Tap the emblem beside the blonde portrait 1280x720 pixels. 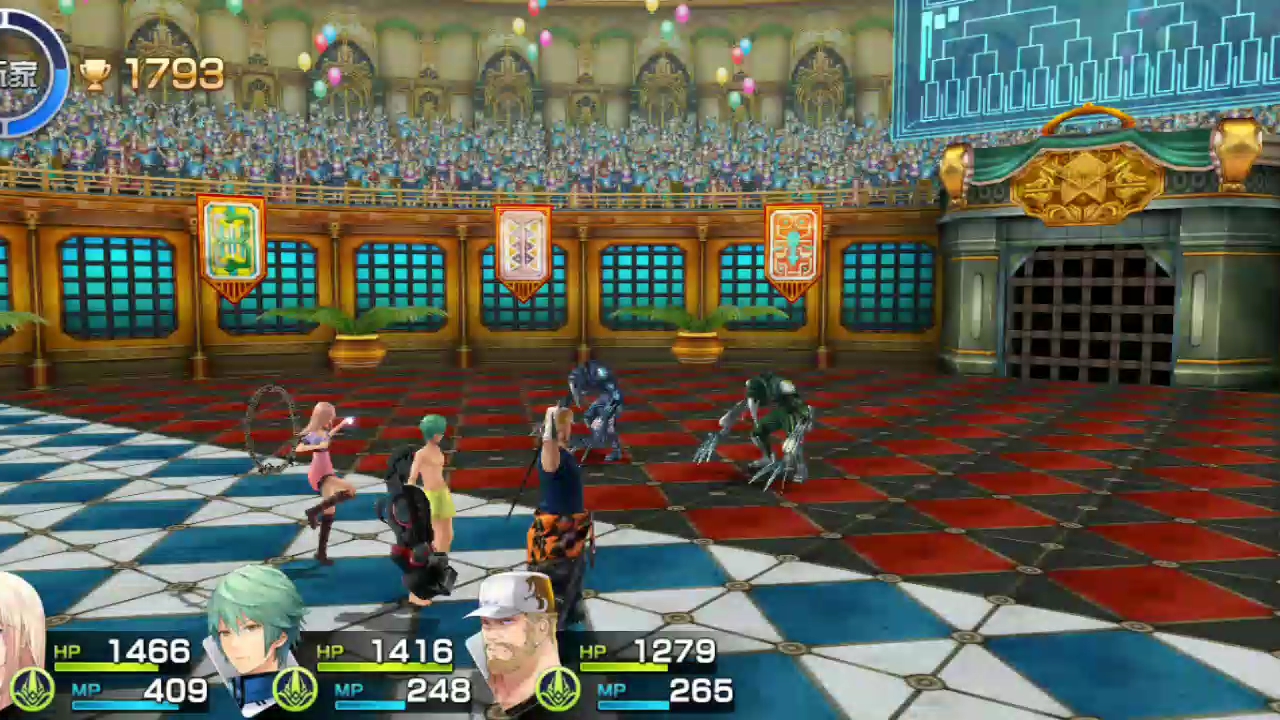[32, 689]
